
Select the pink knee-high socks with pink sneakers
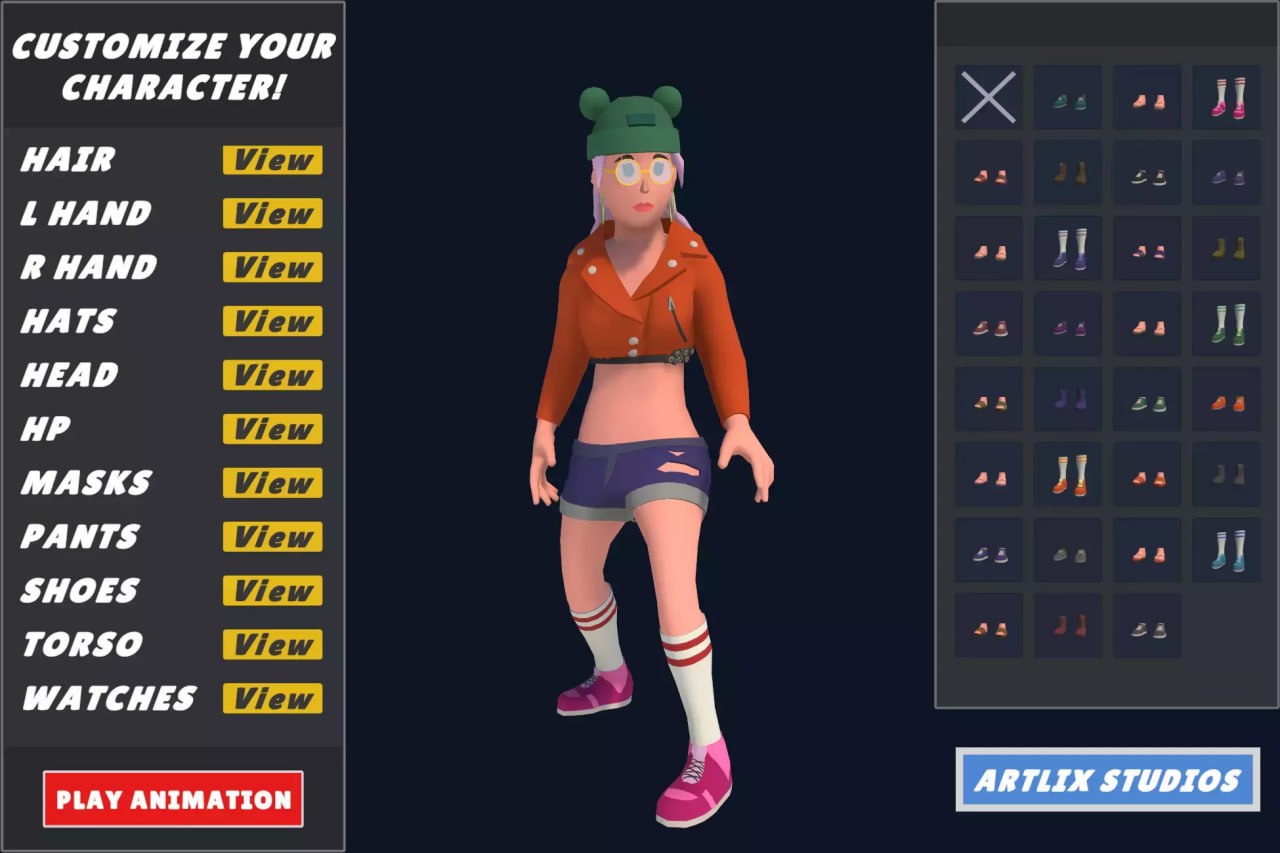tap(1227, 98)
